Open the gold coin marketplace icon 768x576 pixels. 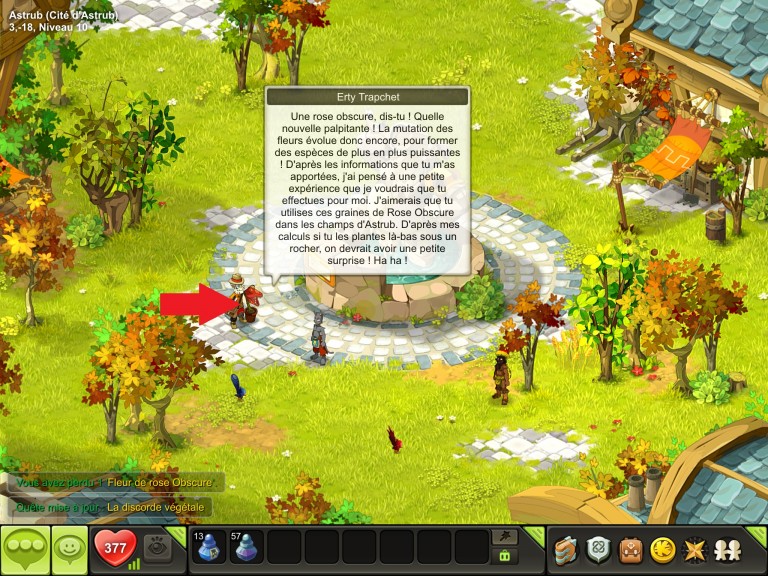click(661, 549)
